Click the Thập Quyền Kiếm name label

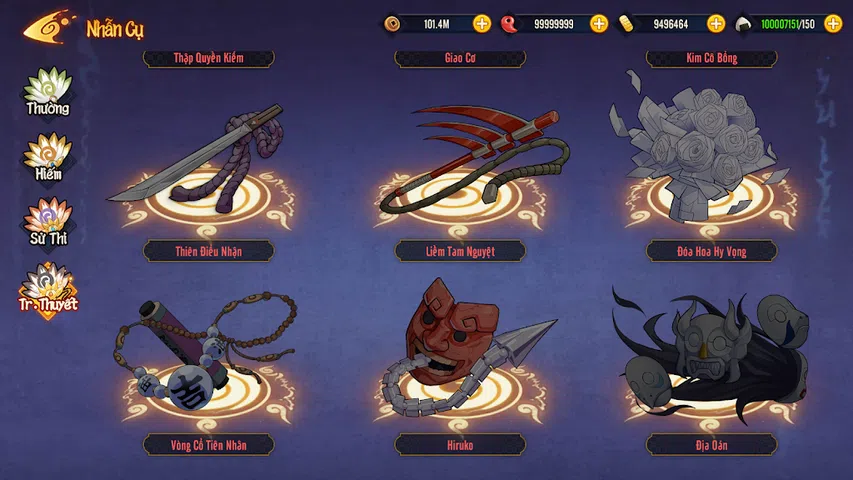[208, 58]
